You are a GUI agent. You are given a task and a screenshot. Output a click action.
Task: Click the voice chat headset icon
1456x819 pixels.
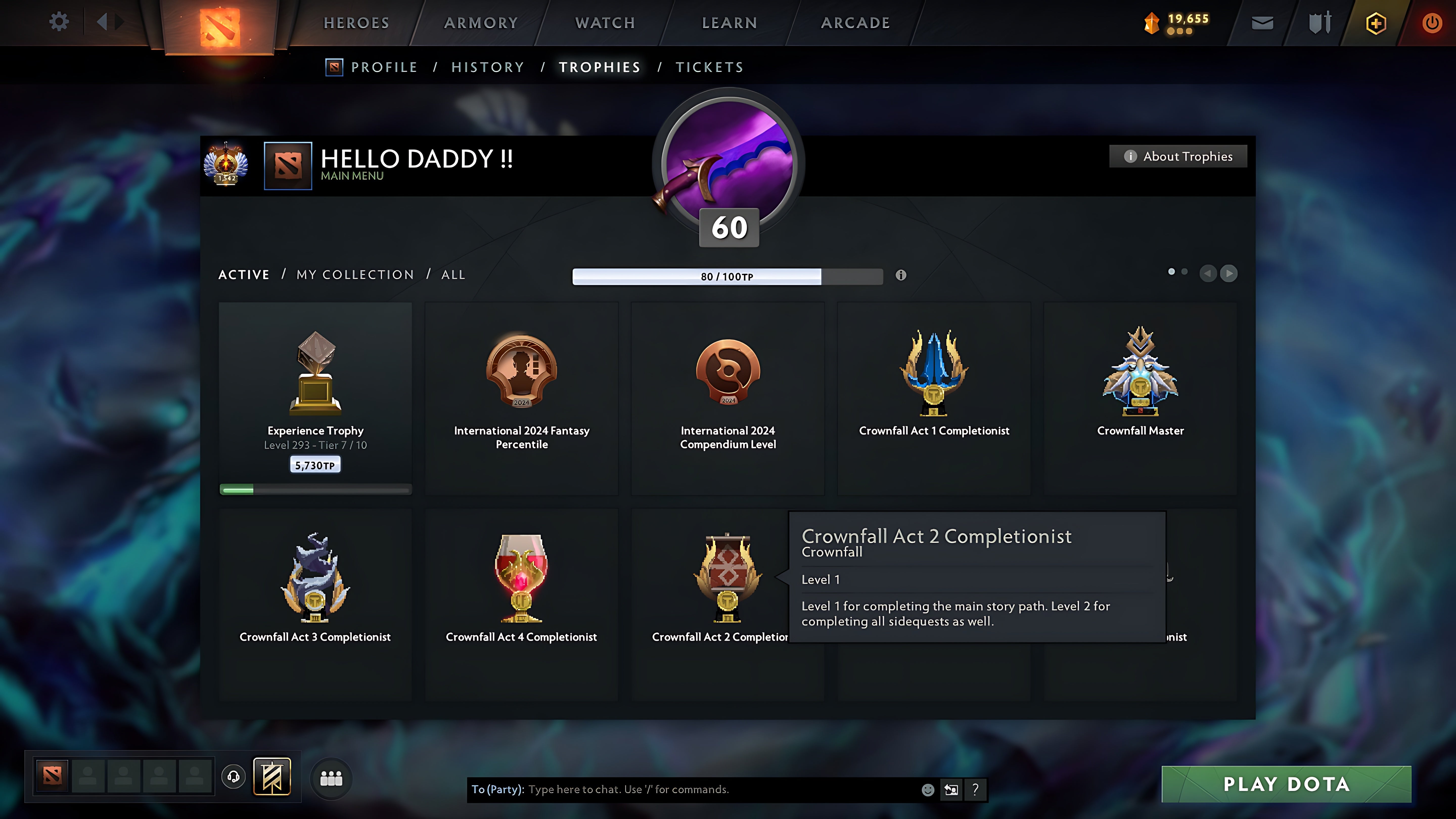(233, 776)
